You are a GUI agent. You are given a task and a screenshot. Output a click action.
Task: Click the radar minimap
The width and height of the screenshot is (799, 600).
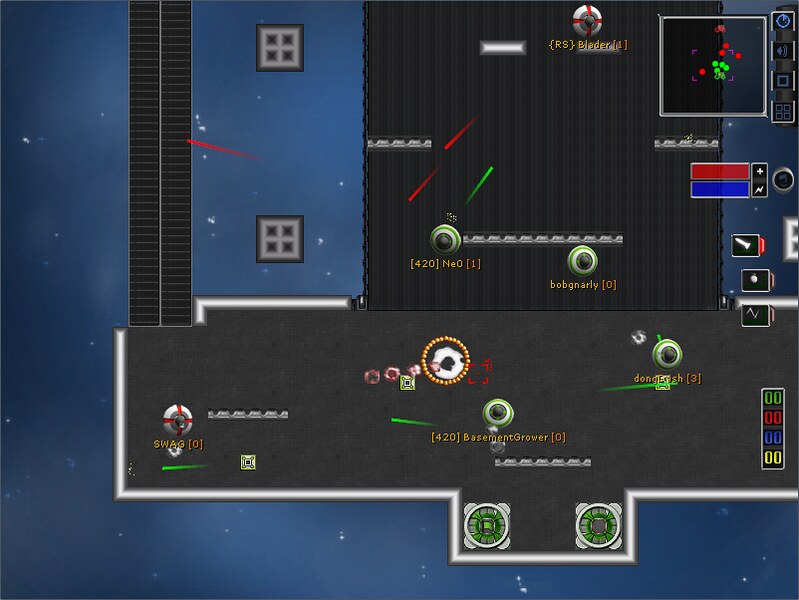[x=715, y=65]
